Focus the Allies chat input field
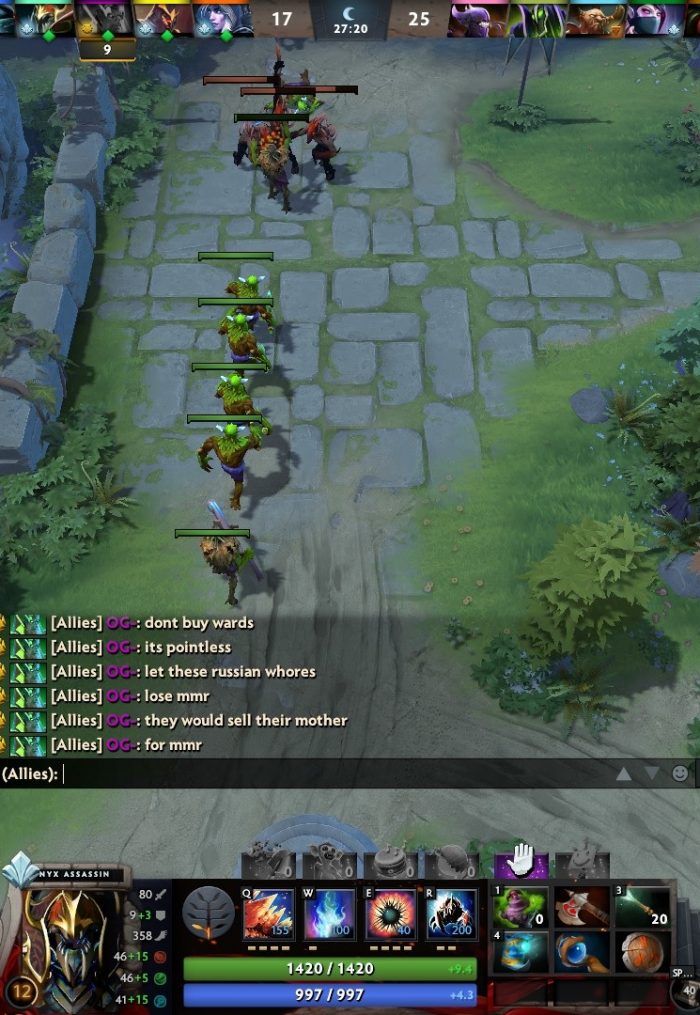 coord(330,774)
